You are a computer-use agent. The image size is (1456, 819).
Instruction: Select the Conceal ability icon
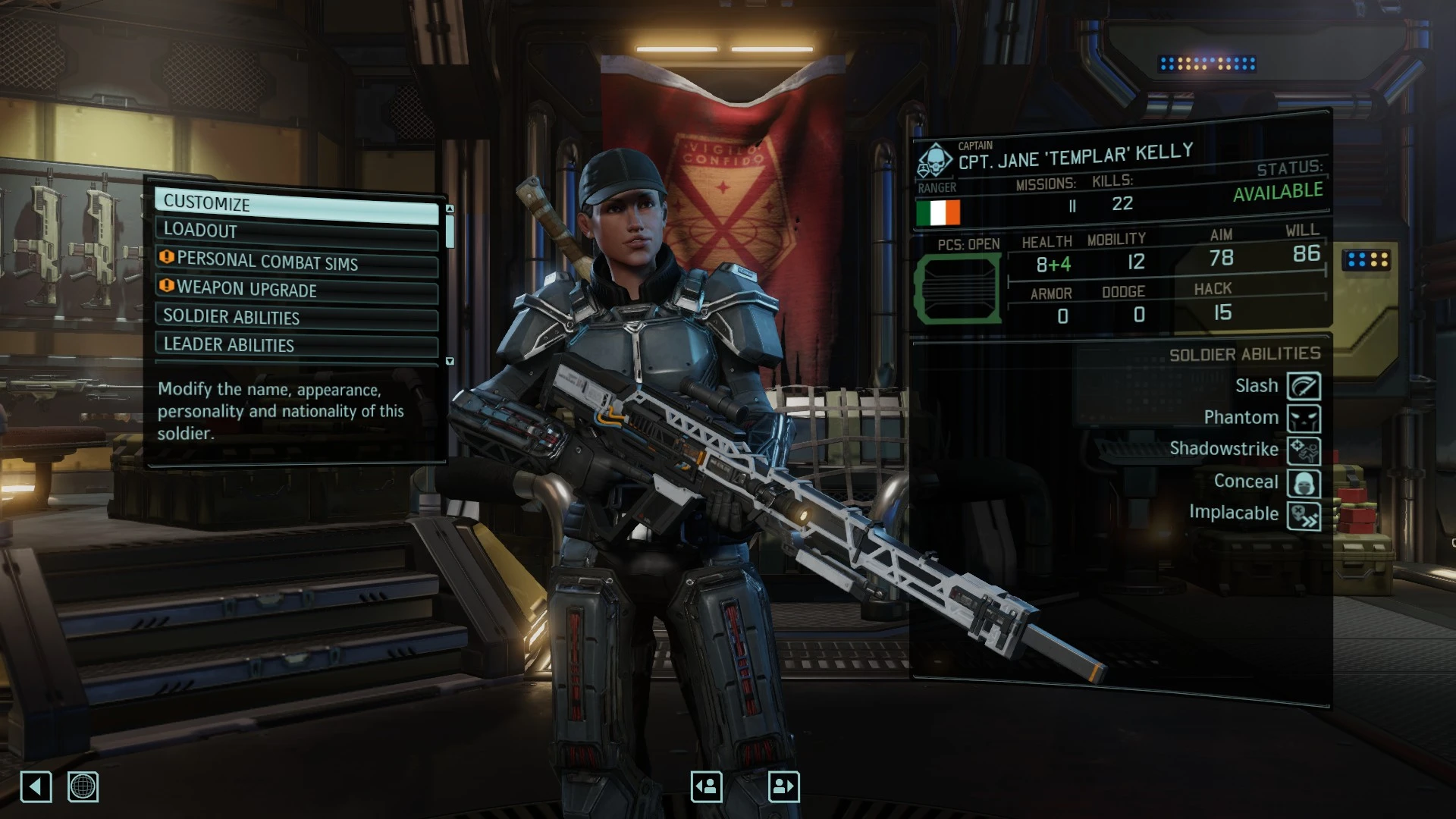(1304, 483)
